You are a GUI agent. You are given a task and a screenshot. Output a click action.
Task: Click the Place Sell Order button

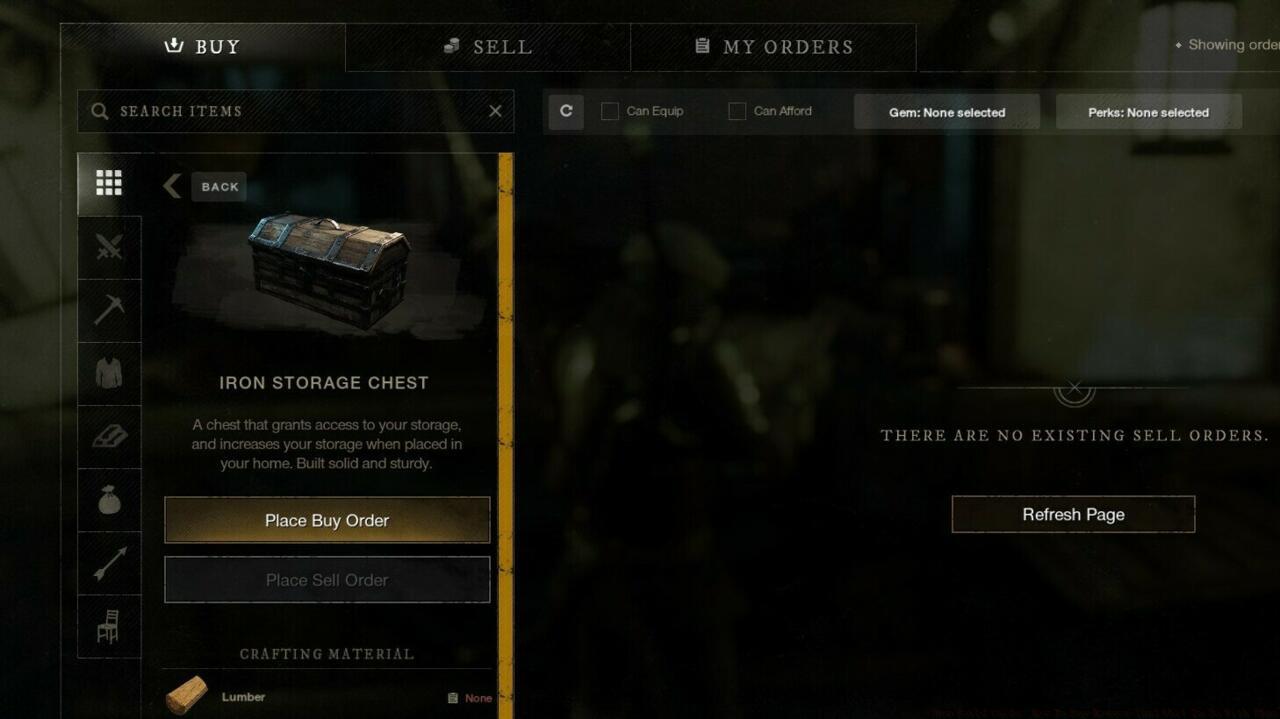point(327,580)
